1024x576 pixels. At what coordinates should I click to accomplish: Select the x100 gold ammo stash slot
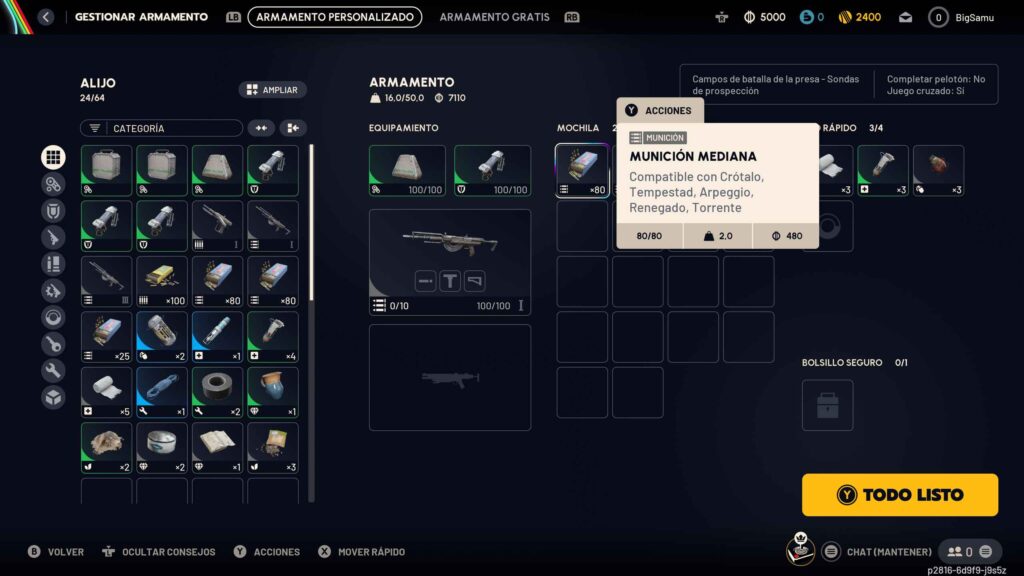click(x=161, y=282)
